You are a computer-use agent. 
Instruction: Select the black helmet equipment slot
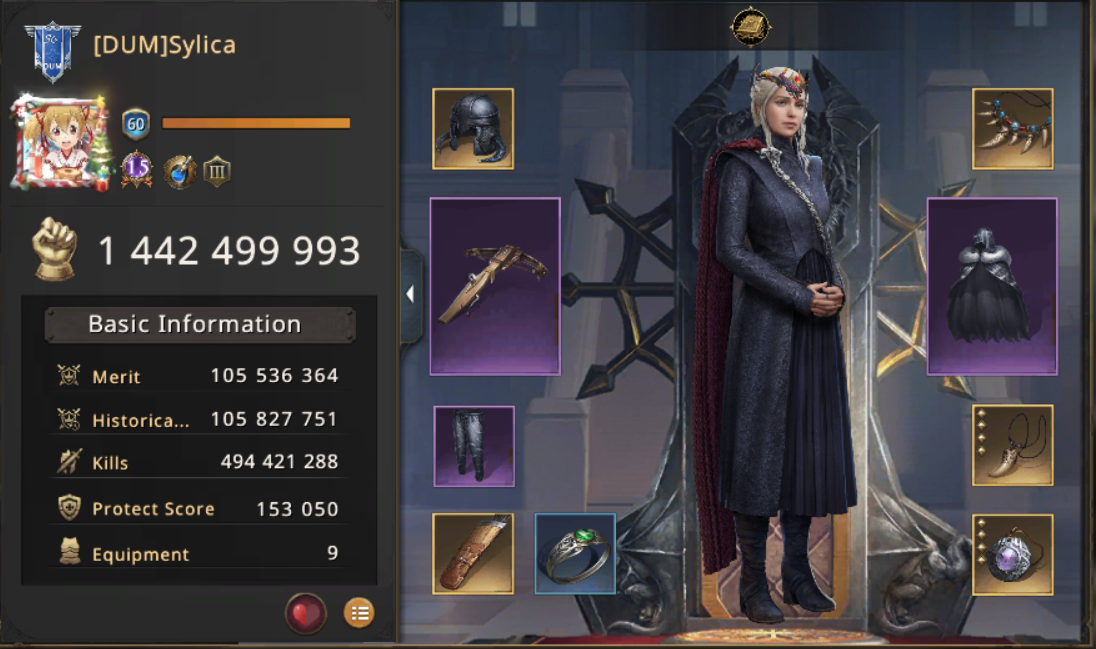coord(473,129)
